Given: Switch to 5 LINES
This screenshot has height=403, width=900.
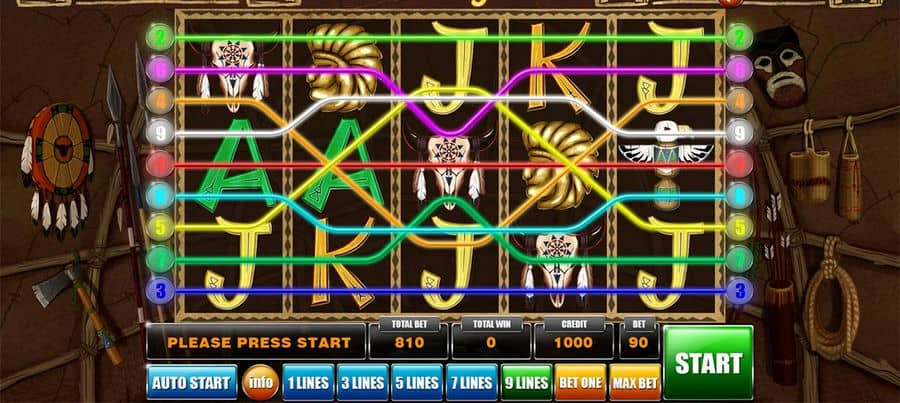Looking at the screenshot, I should (415, 382).
